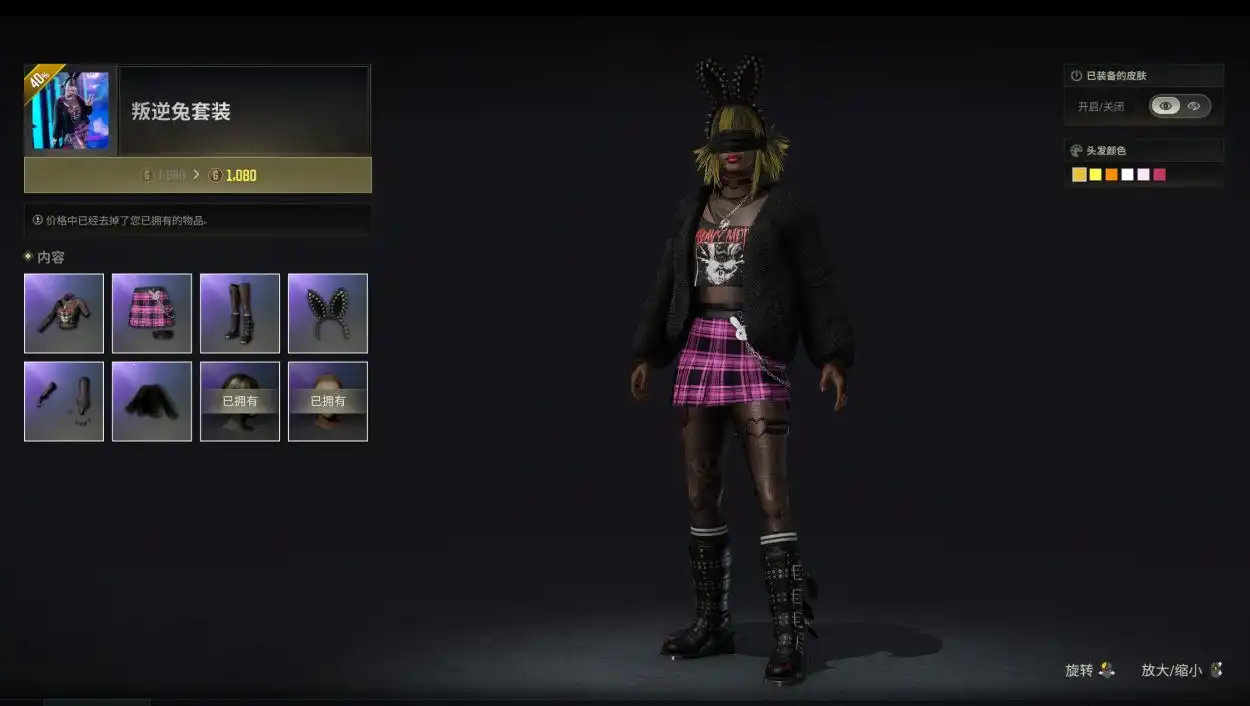Screen dimensions: 1250x706
Task: Pick the gloves and accessories tile
Action: click(x=64, y=401)
